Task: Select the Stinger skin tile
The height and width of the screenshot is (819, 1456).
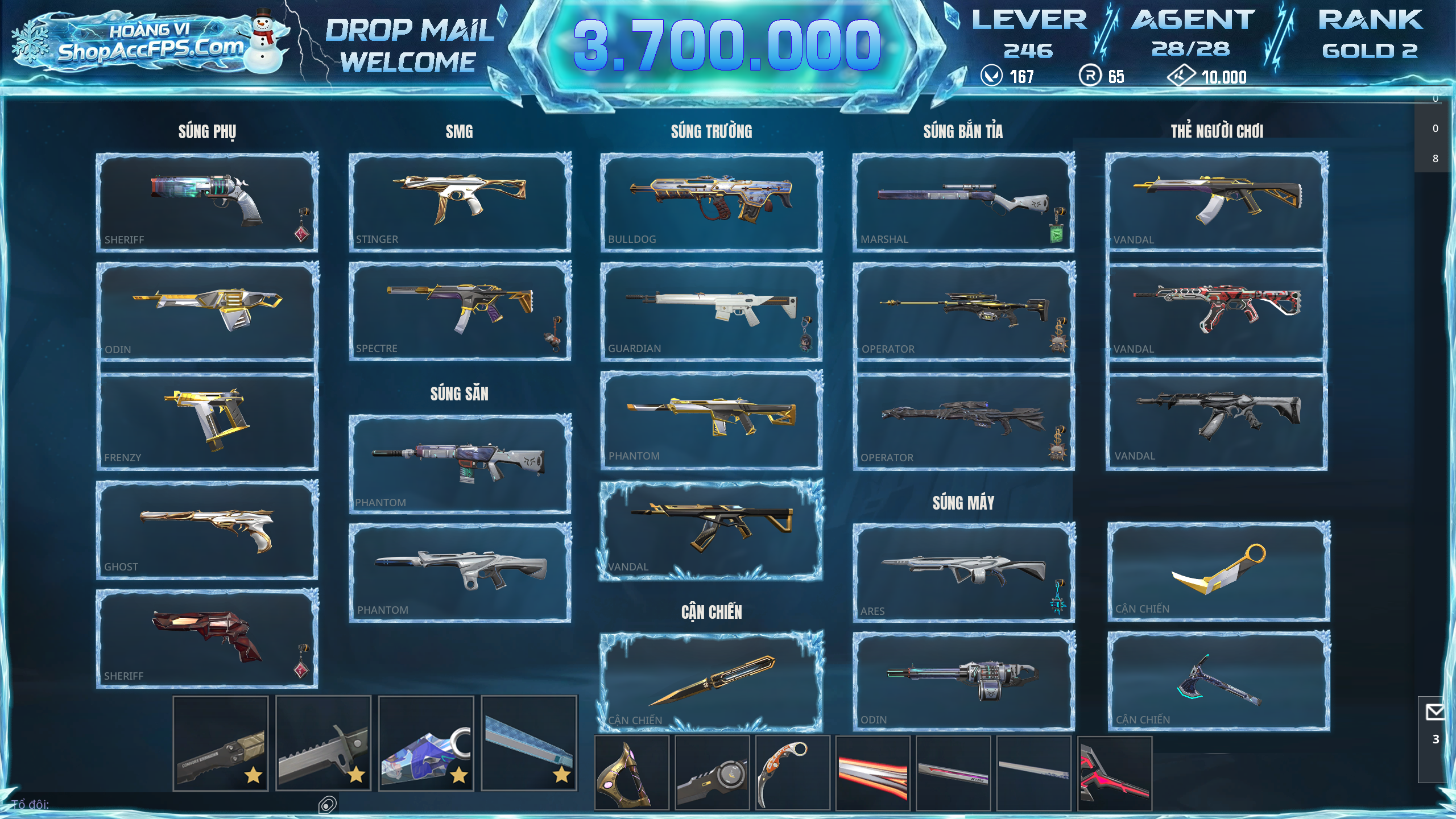Action: [x=460, y=201]
